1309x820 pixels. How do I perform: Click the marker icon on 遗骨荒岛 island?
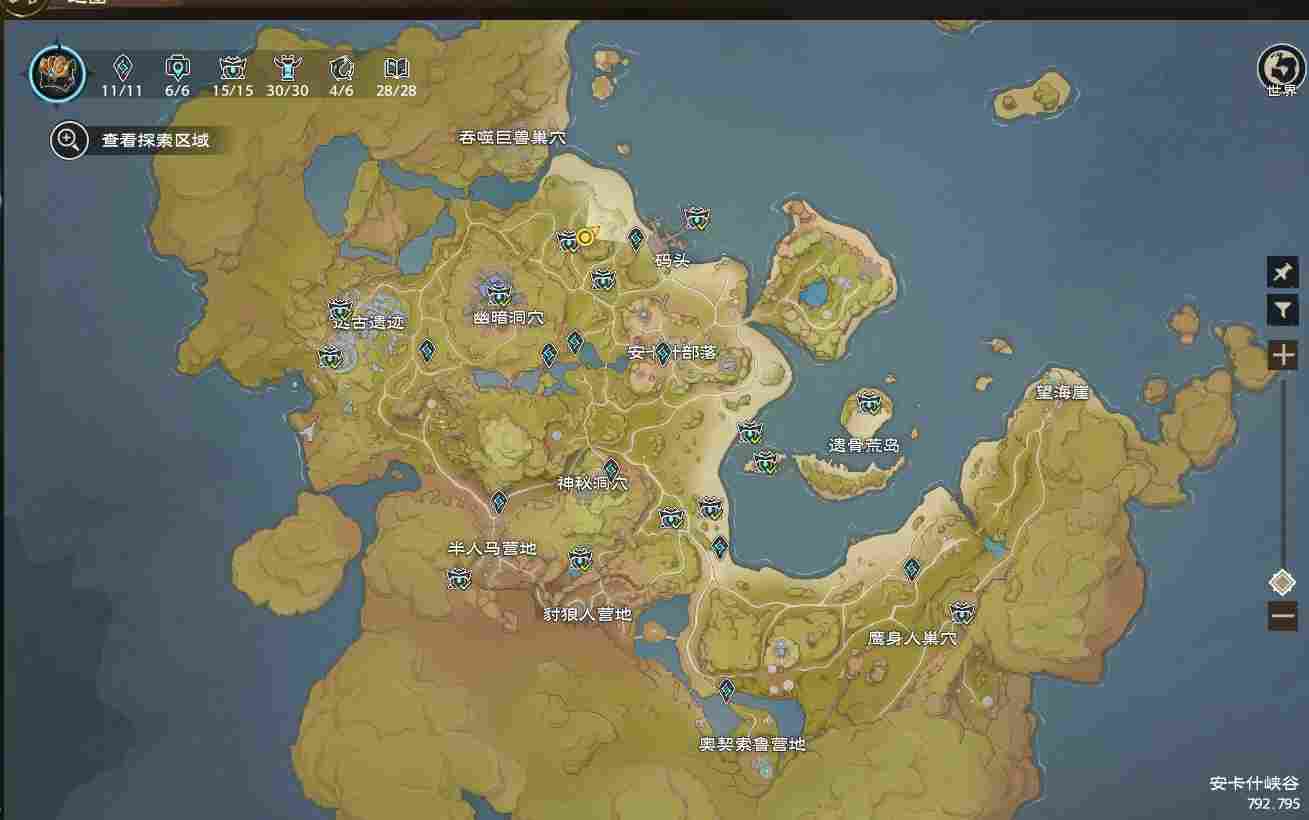pos(870,404)
